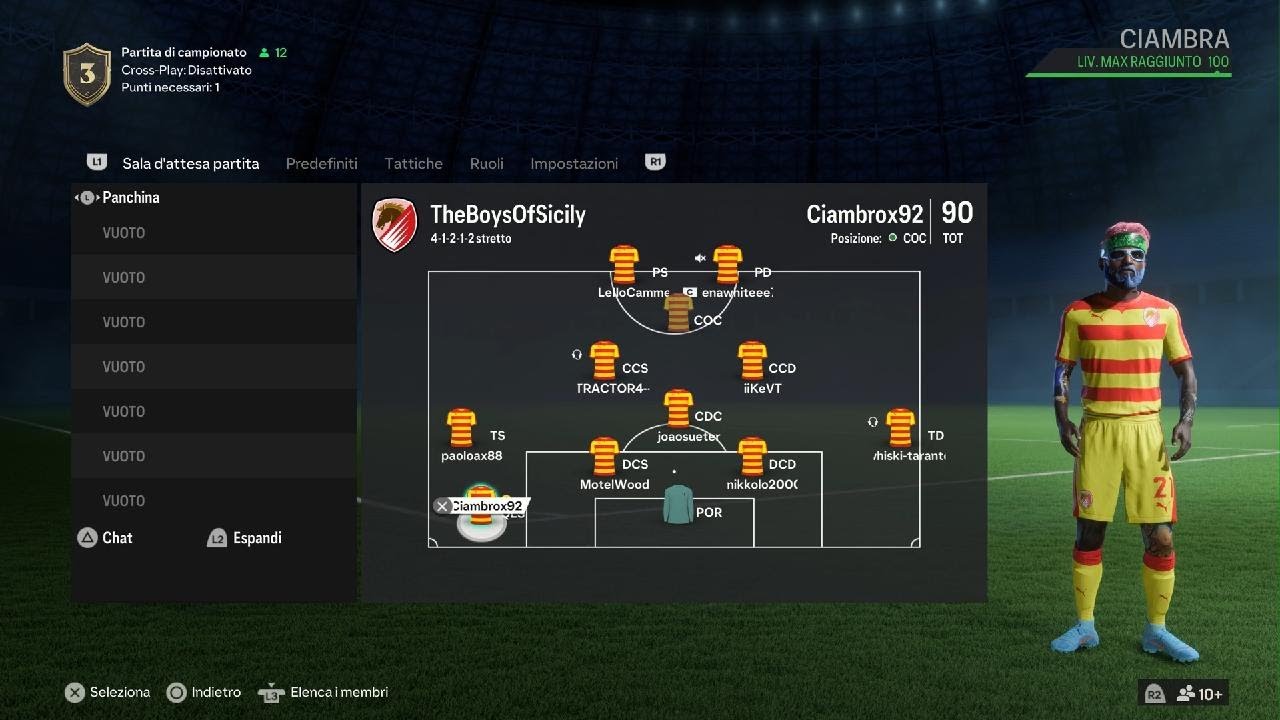Choose the PS striker shirt
The image size is (1280, 720).
pos(624,265)
